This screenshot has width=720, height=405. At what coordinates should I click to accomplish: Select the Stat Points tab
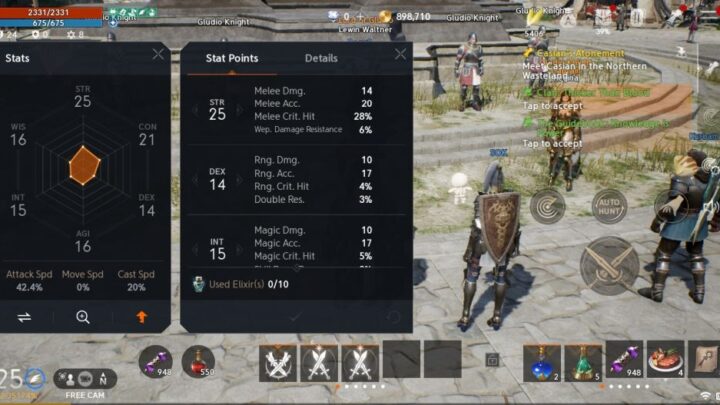[232, 58]
